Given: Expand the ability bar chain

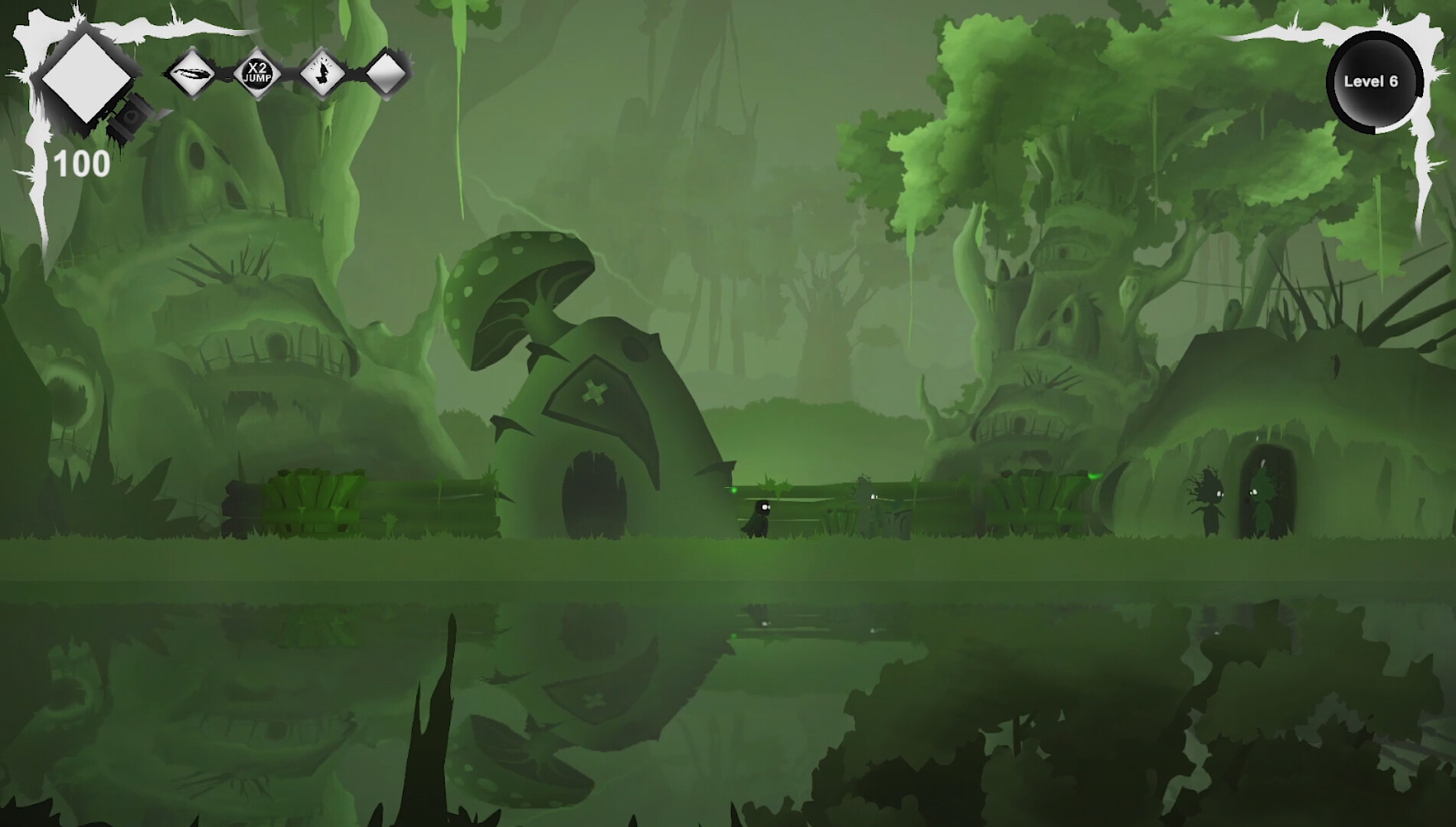Looking at the screenshot, I should [x=291, y=74].
